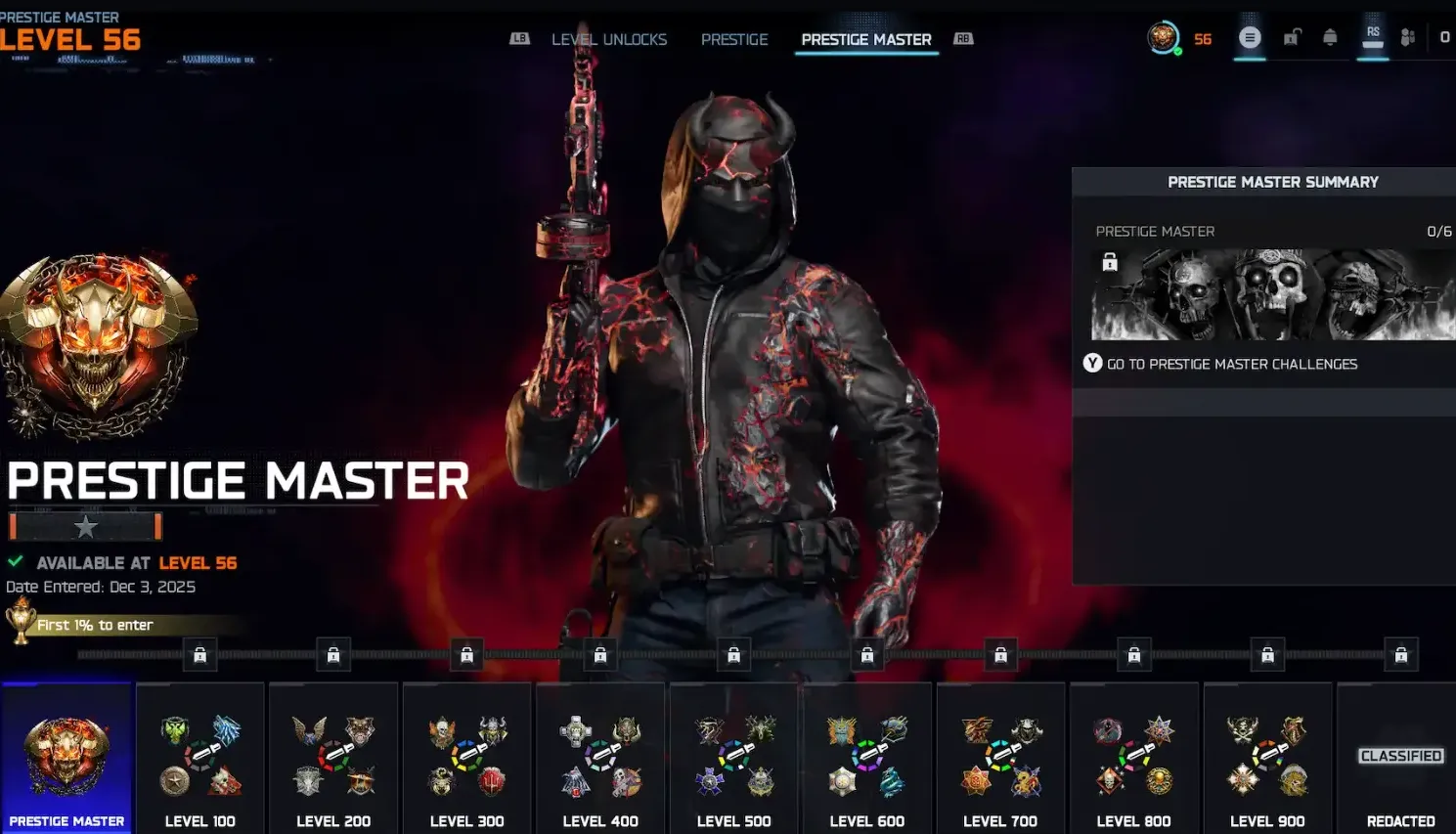Open the Redacted Classified card

tap(1400, 756)
